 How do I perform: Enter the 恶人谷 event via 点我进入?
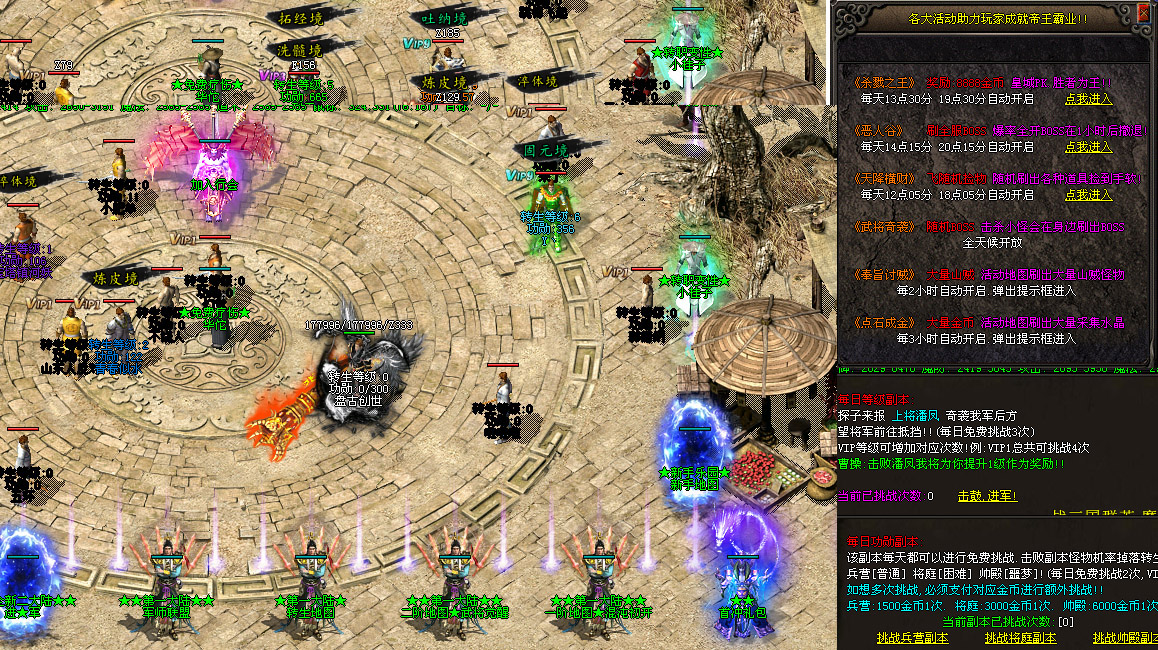click(x=1088, y=147)
